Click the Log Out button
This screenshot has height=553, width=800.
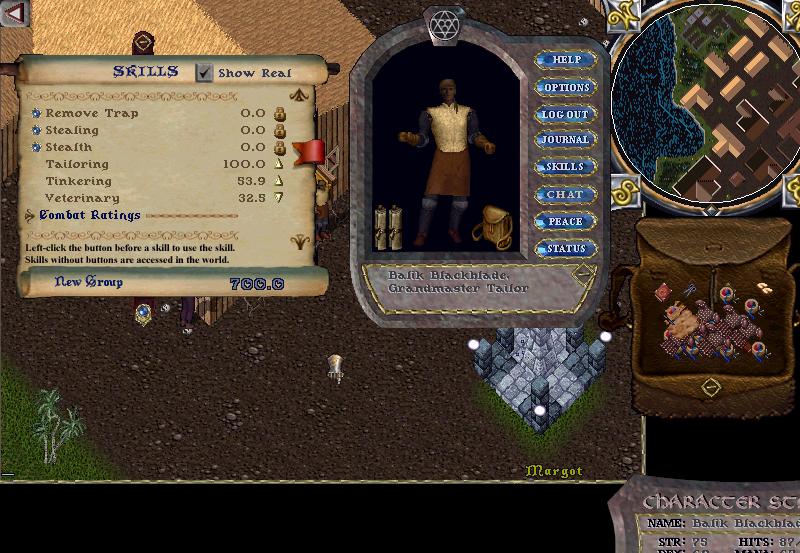coord(566,114)
